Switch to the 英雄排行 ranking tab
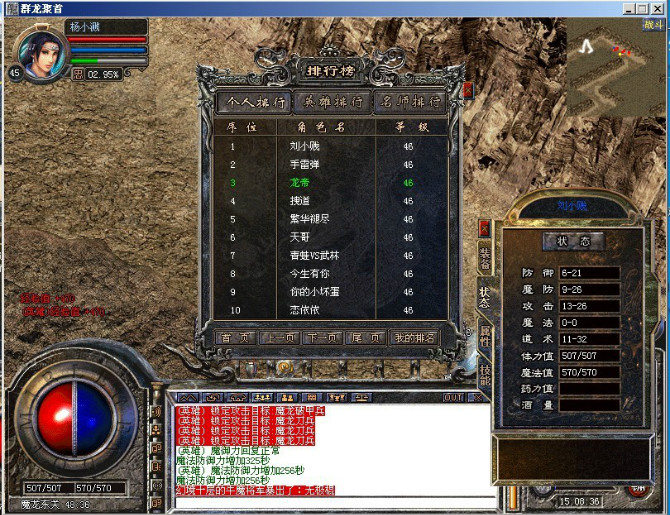This screenshot has width=670, height=515. click(x=334, y=102)
